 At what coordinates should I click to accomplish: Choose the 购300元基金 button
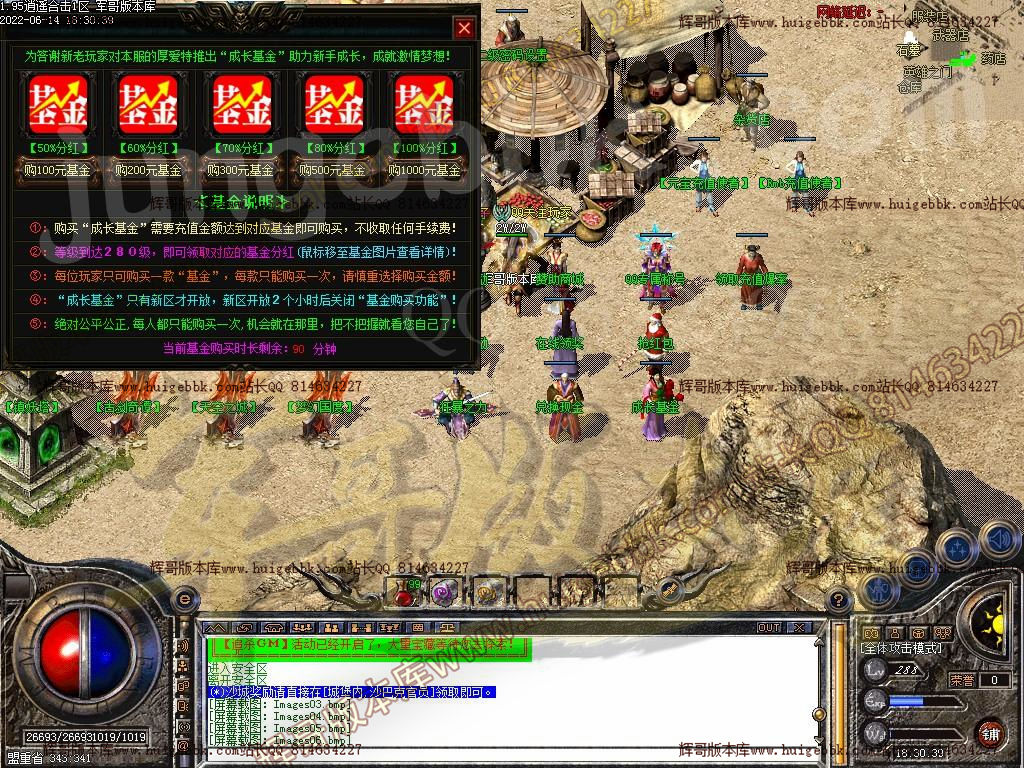241,170
